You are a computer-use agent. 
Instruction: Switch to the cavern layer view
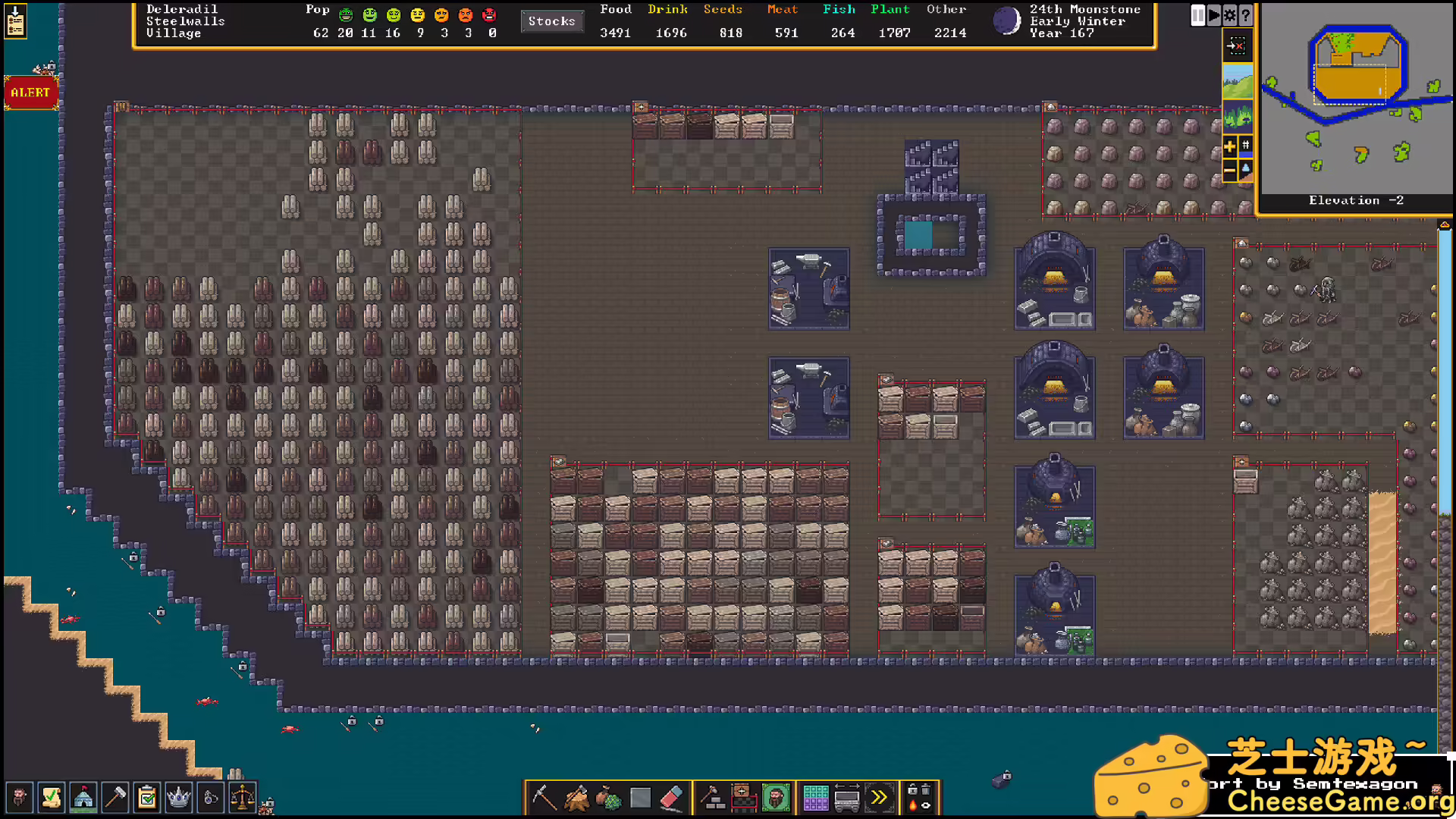pos(1238,117)
